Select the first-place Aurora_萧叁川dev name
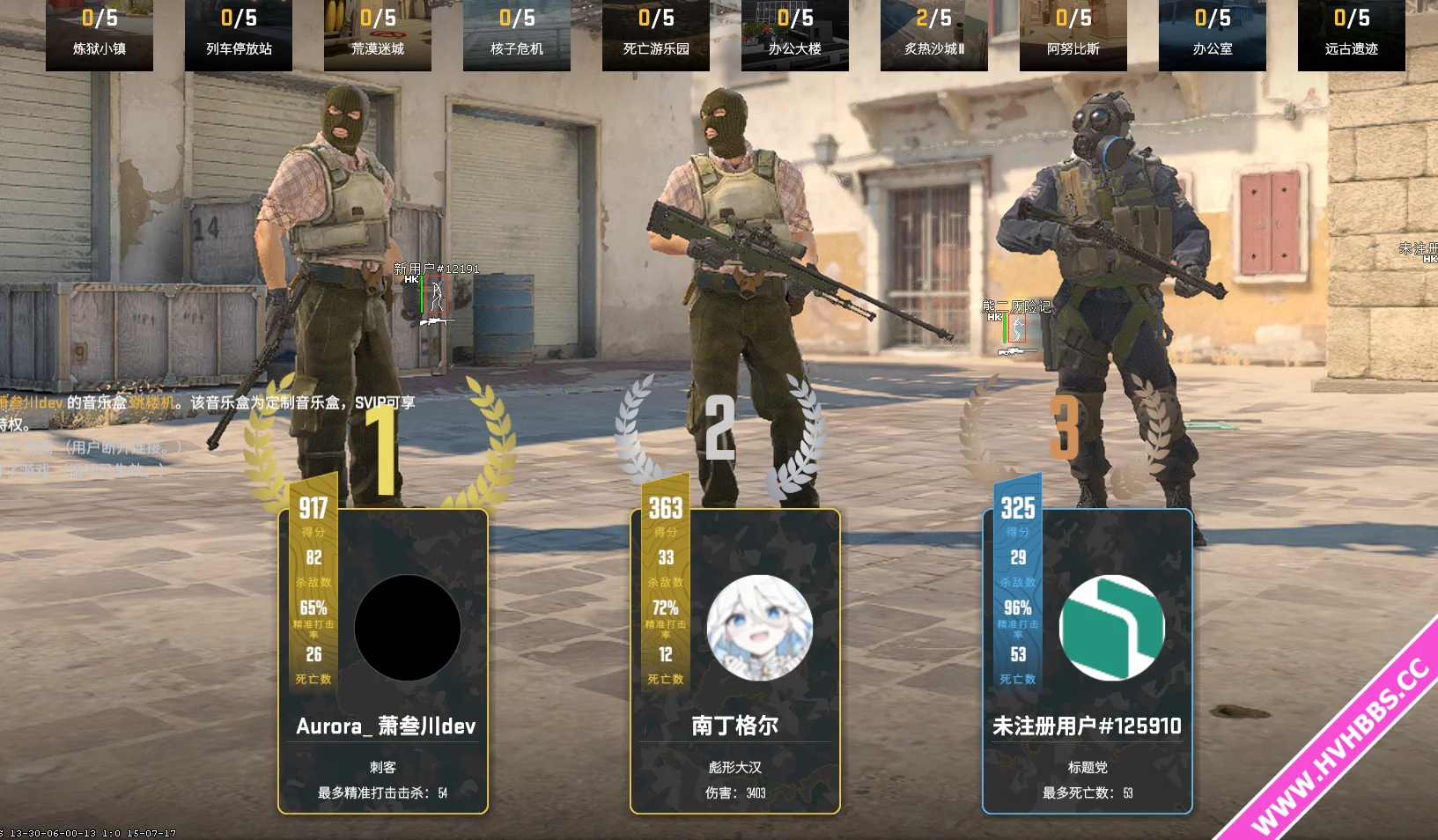This screenshot has height=840, width=1438. click(386, 726)
